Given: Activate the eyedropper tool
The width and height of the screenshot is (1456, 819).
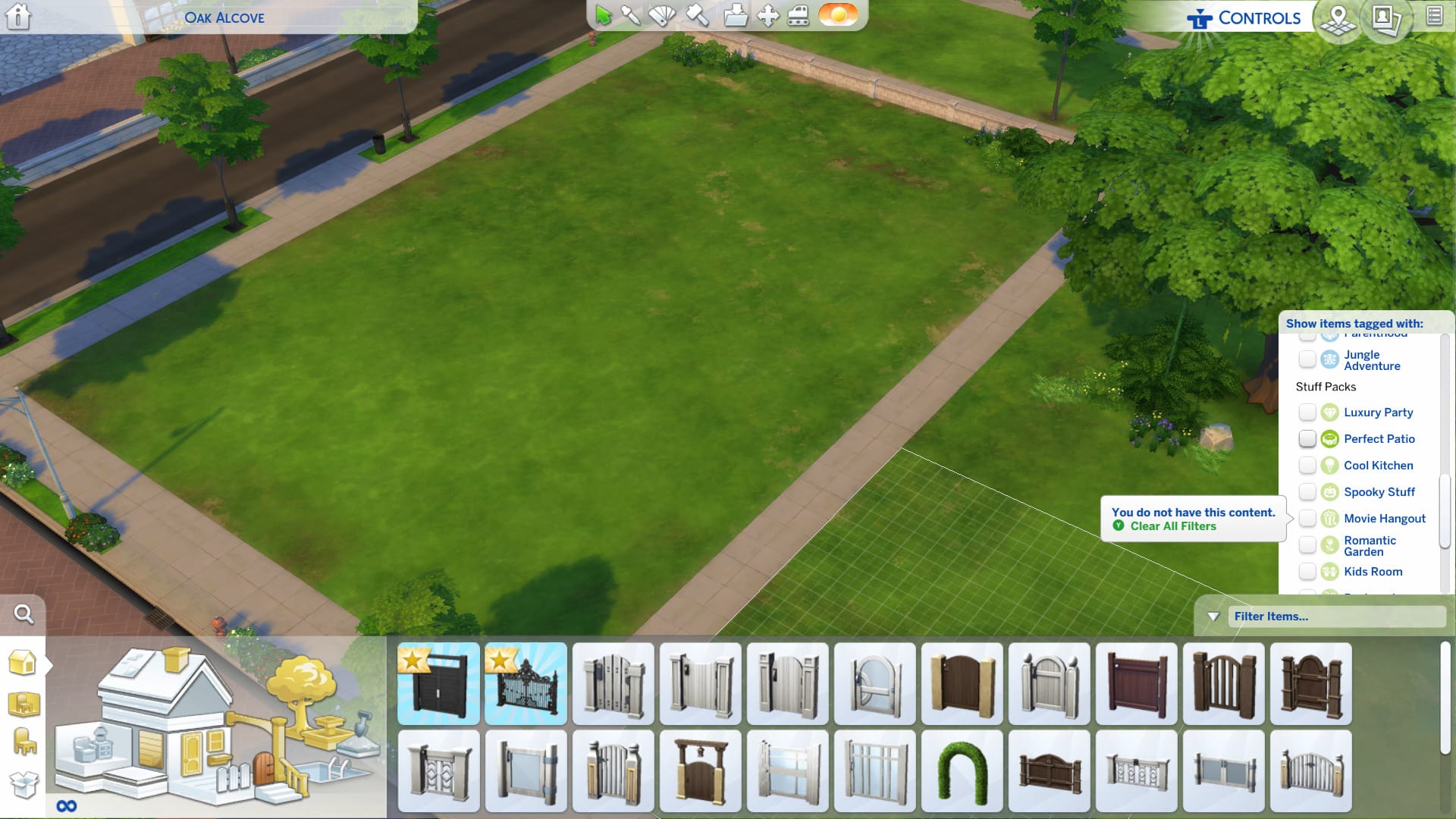Looking at the screenshot, I should tap(631, 16).
